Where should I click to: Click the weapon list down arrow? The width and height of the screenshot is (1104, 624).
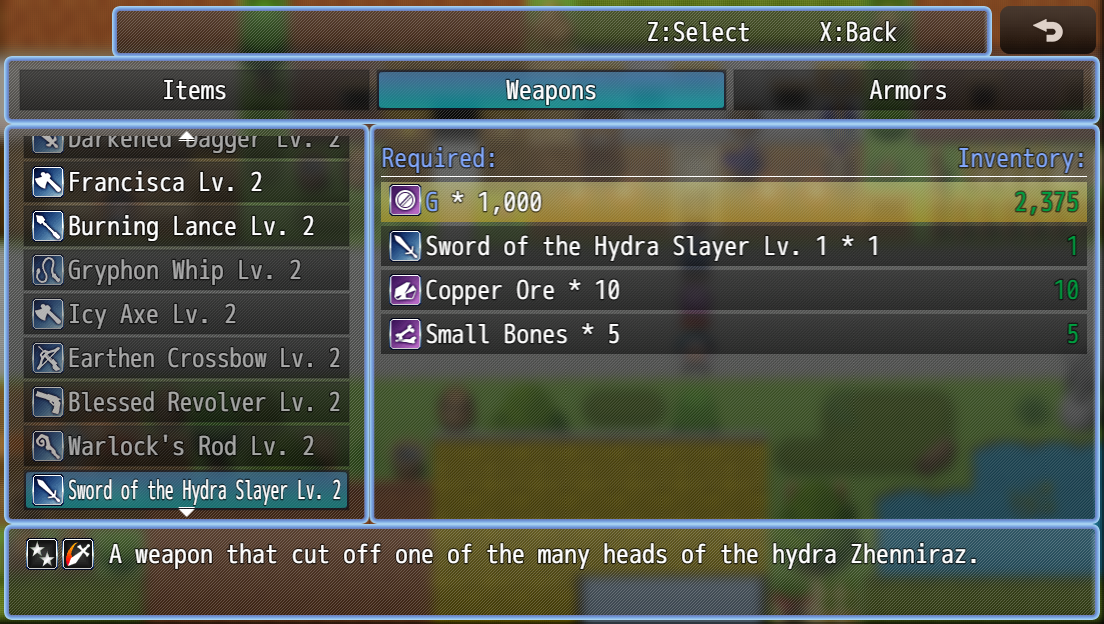187,512
